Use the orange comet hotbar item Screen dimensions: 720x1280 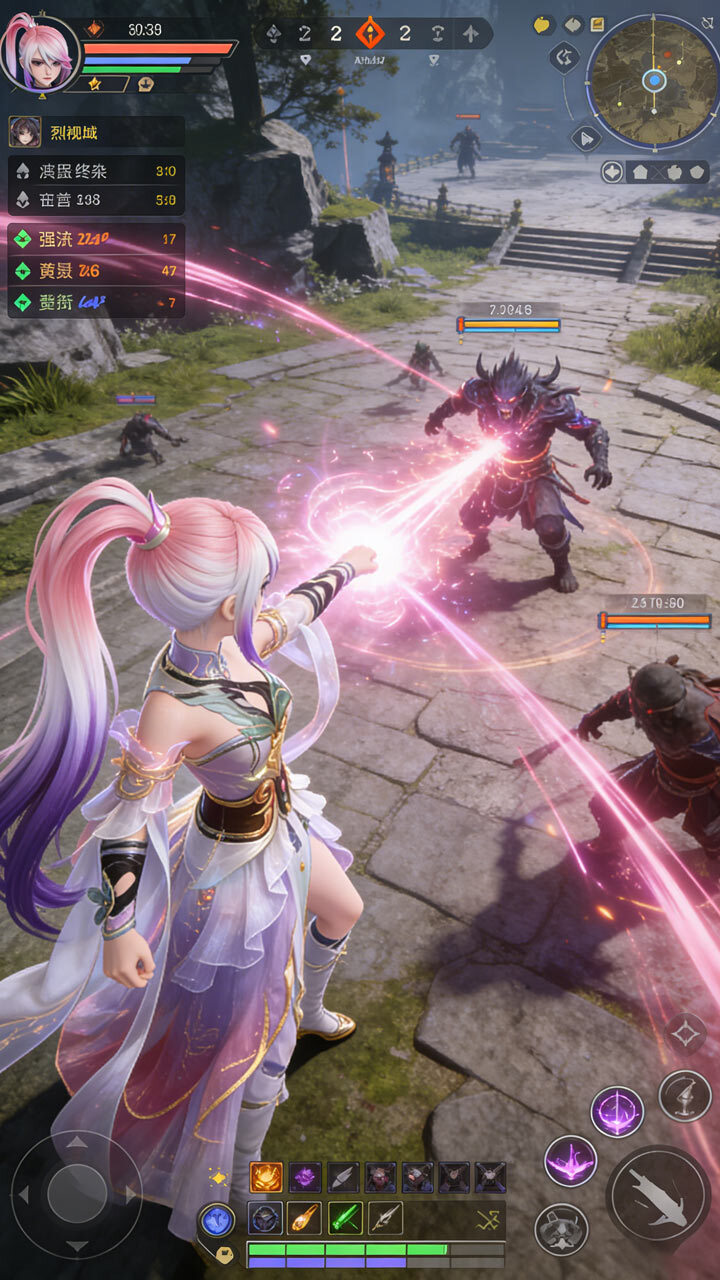pyautogui.click(x=304, y=1217)
